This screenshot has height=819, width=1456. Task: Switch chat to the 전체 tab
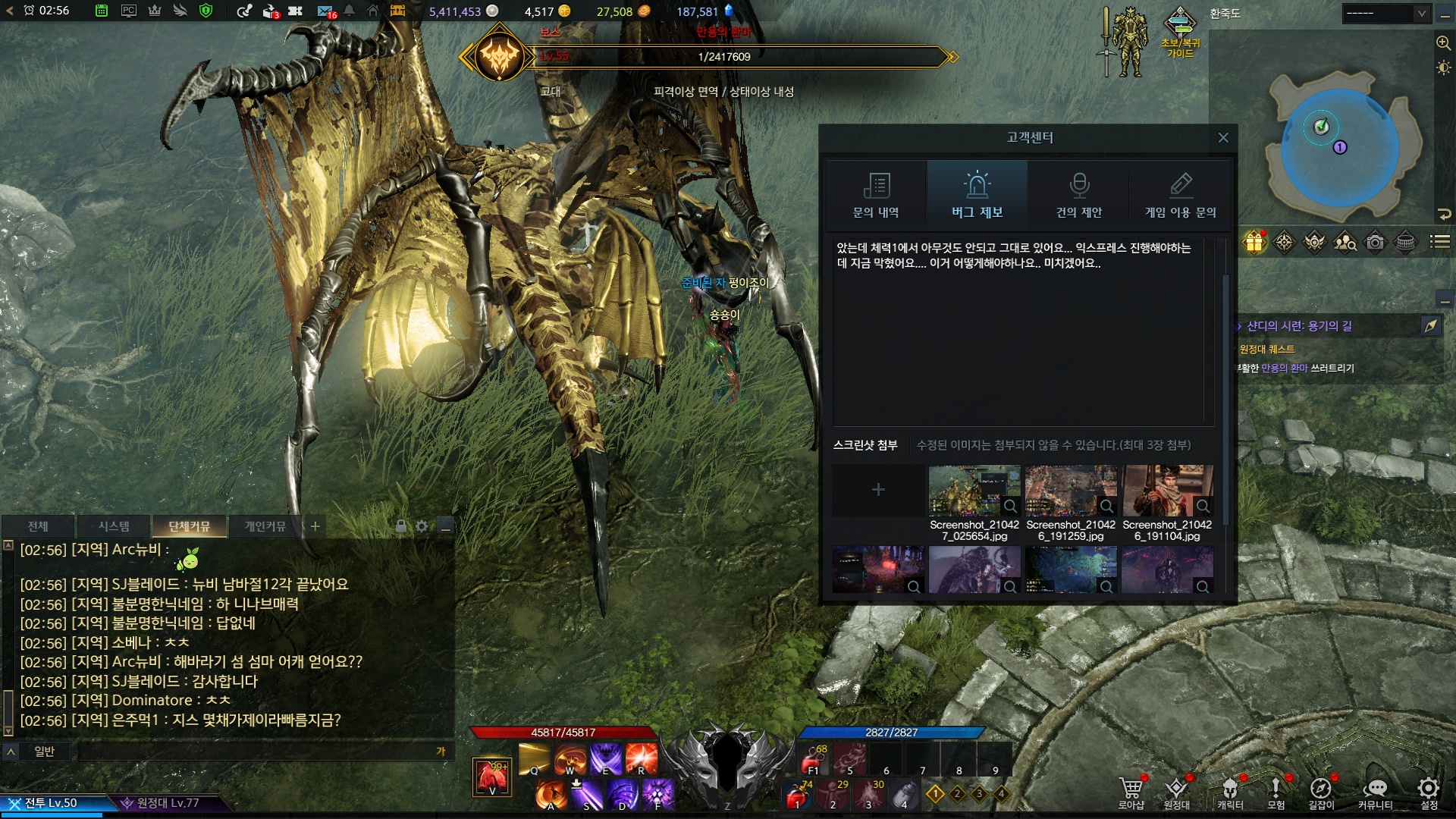click(x=38, y=526)
